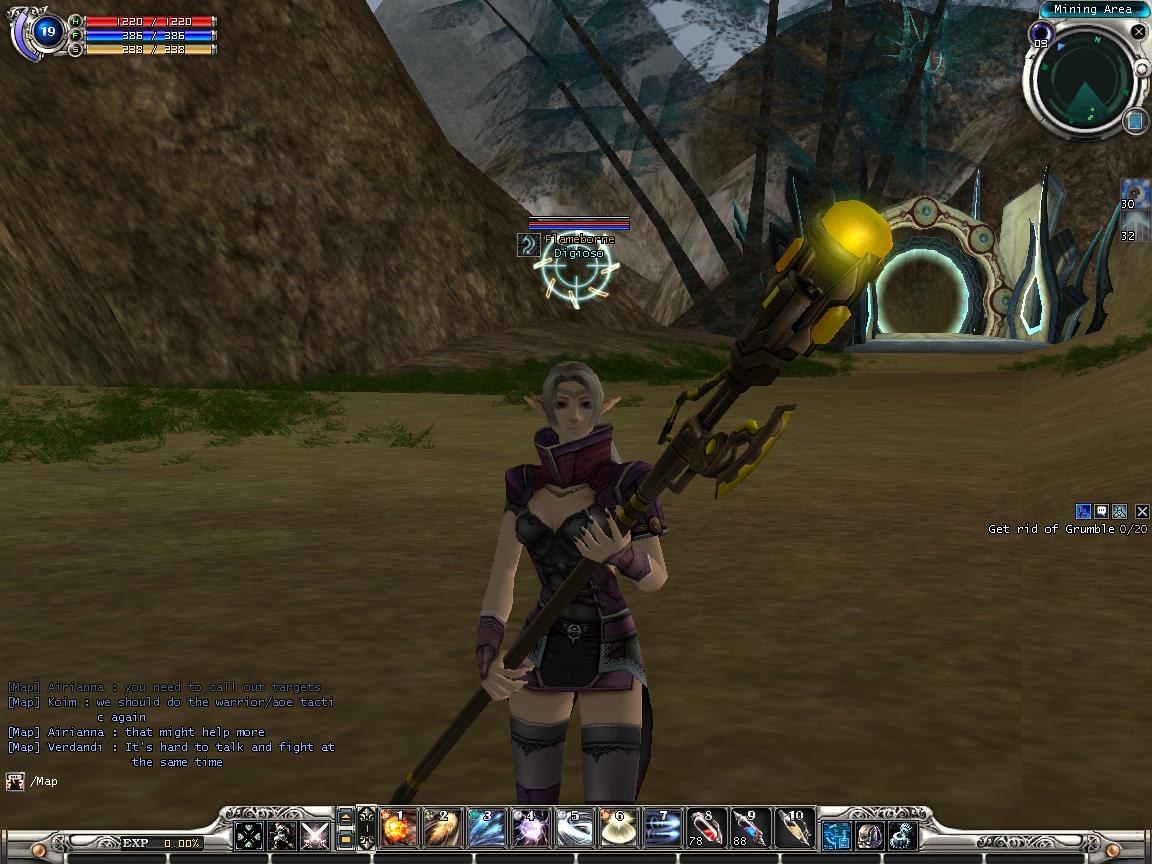
Task: Use the blue potion with 88 remaining
Action: (750, 828)
